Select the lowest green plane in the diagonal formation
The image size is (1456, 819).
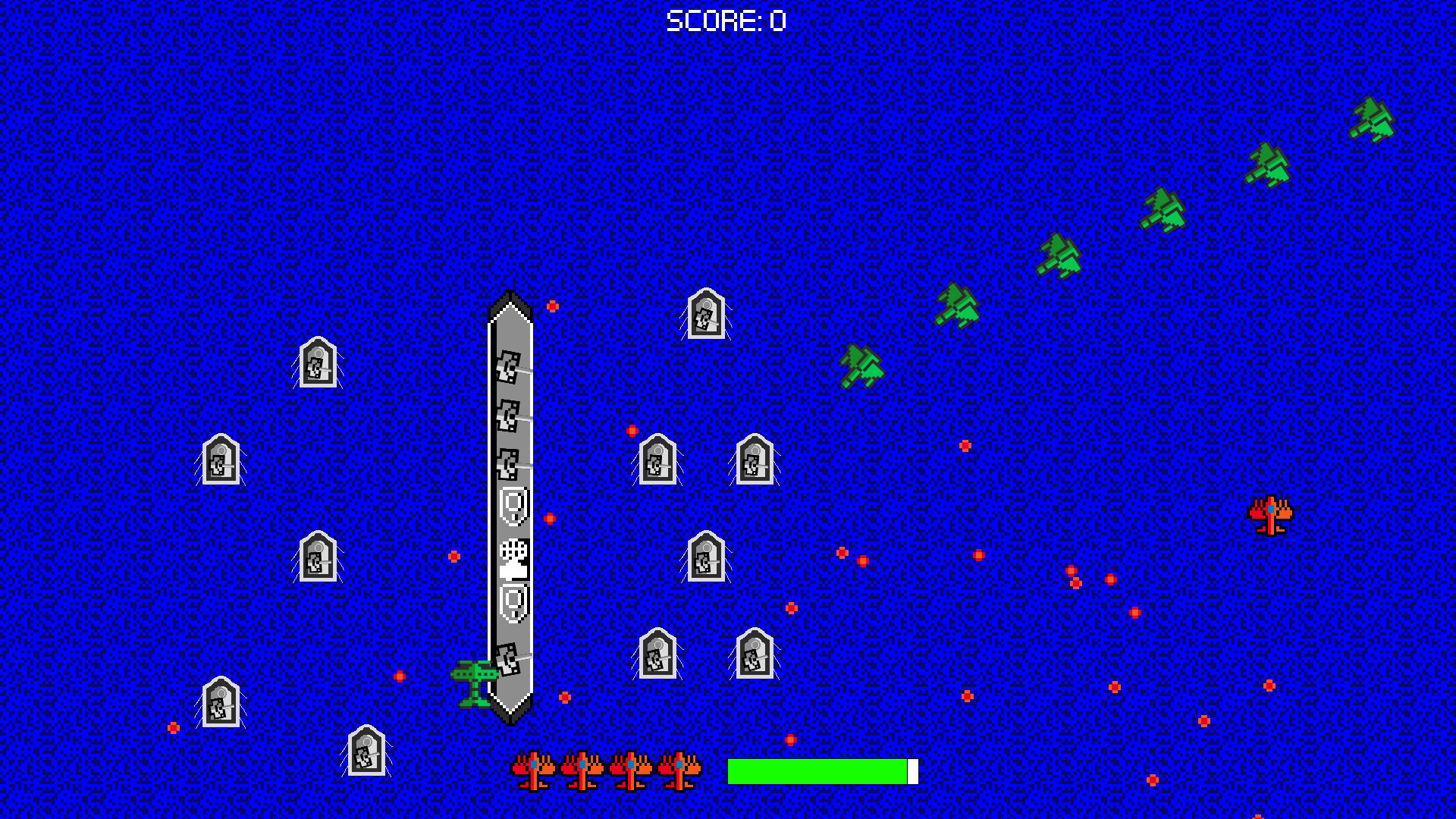[x=861, y=368]
